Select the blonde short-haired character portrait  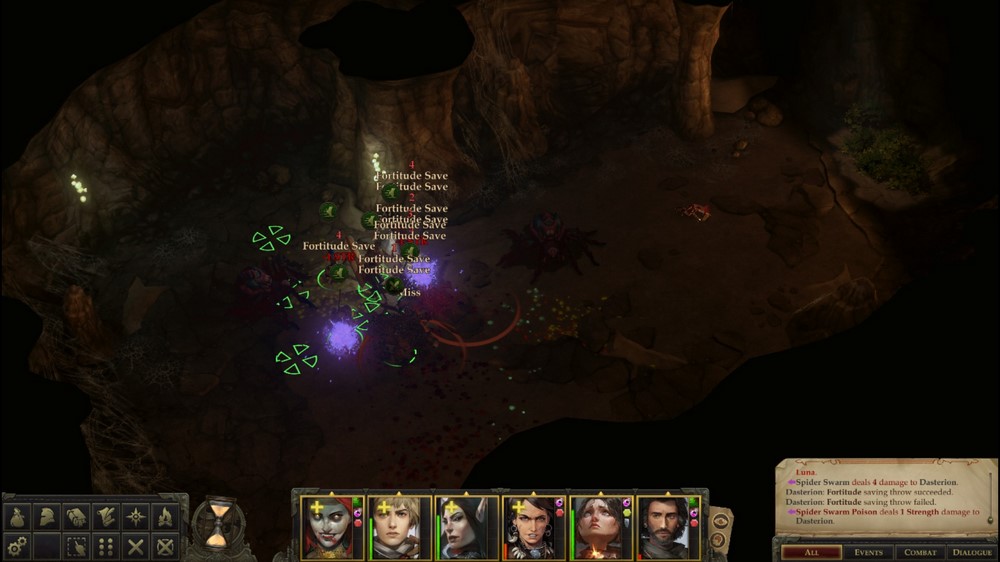tap(398, 527)
